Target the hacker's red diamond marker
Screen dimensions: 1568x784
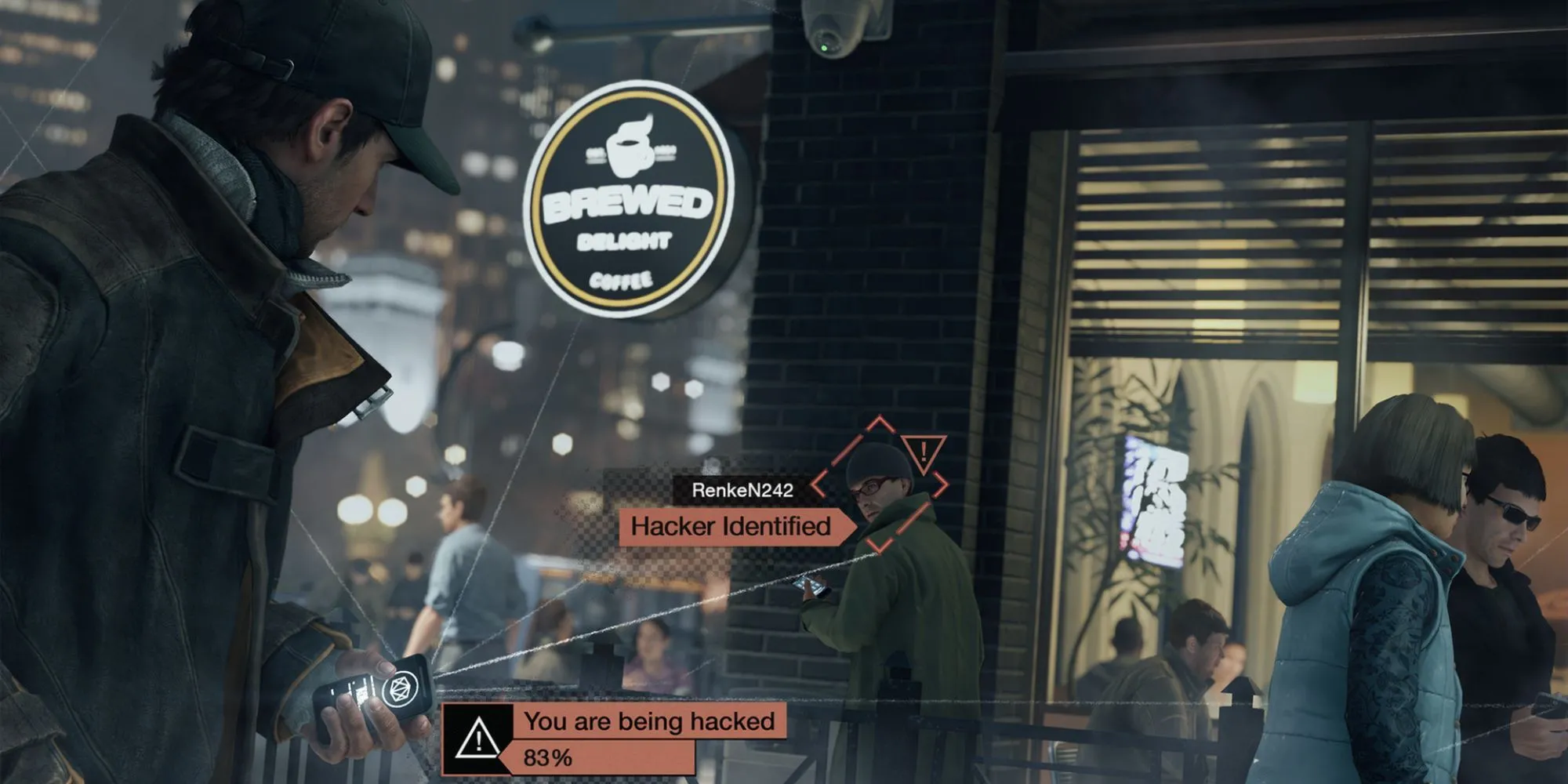[880, 485]
